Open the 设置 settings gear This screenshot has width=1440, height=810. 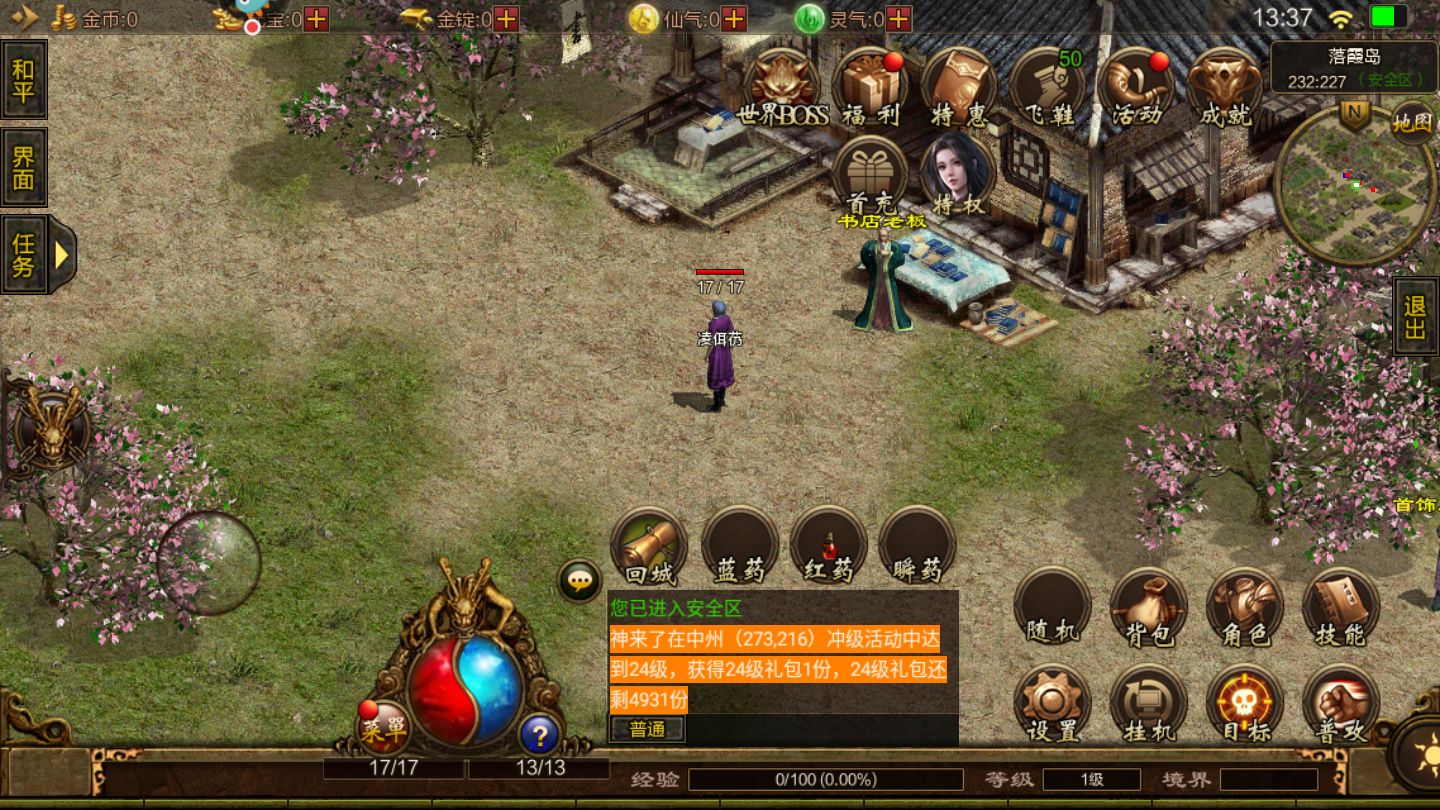pos(1052,703)
